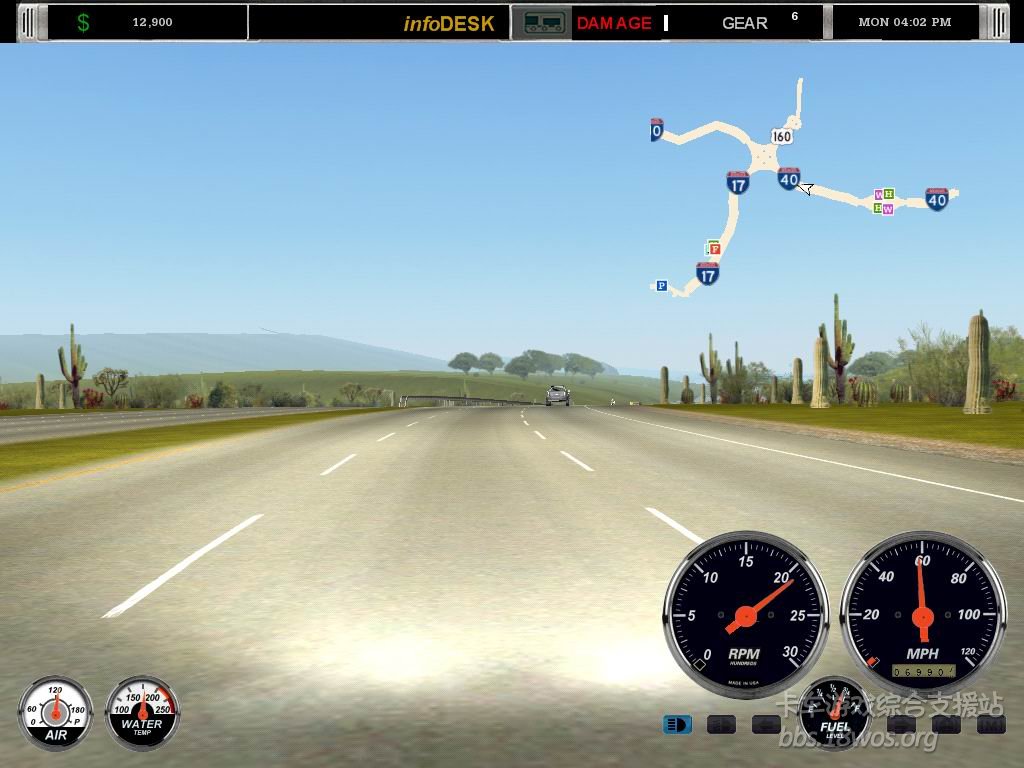
Task: Select the red F fuel station marker
Action: pos(715,248)
